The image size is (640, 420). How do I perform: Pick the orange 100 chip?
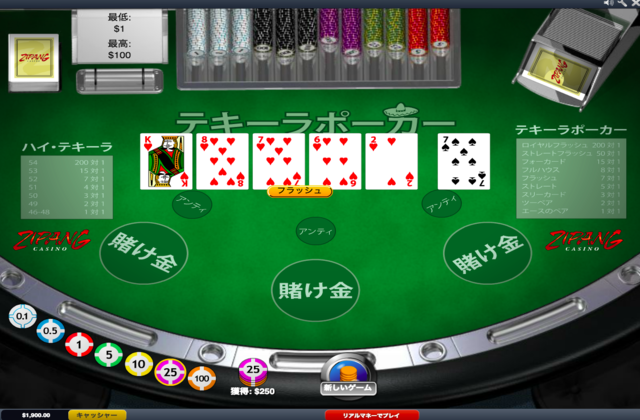click(x=202, y=378)
